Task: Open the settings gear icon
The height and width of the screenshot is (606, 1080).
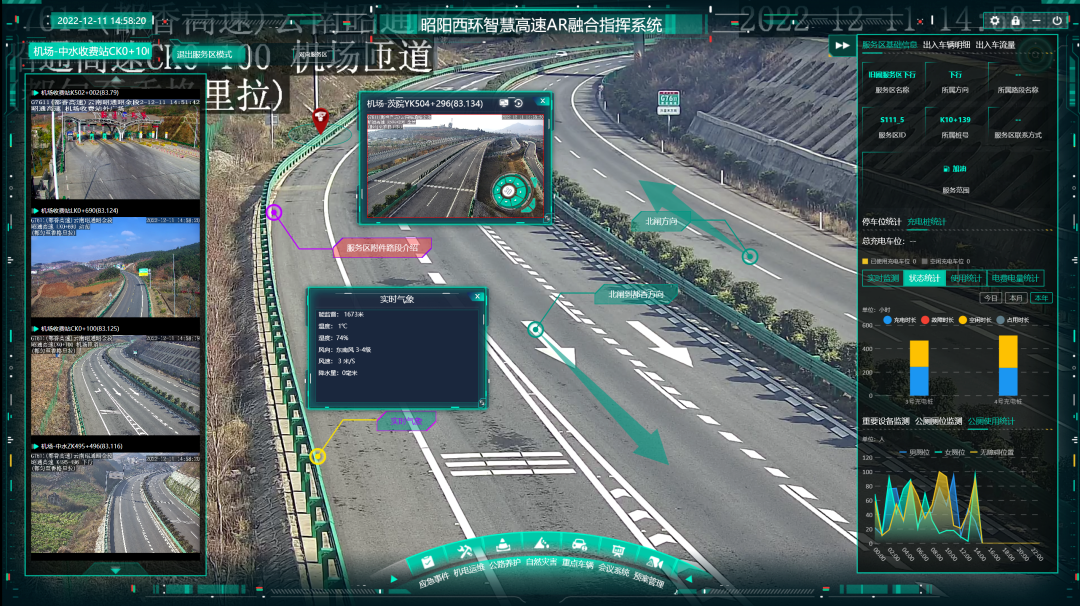Action: 994,20
